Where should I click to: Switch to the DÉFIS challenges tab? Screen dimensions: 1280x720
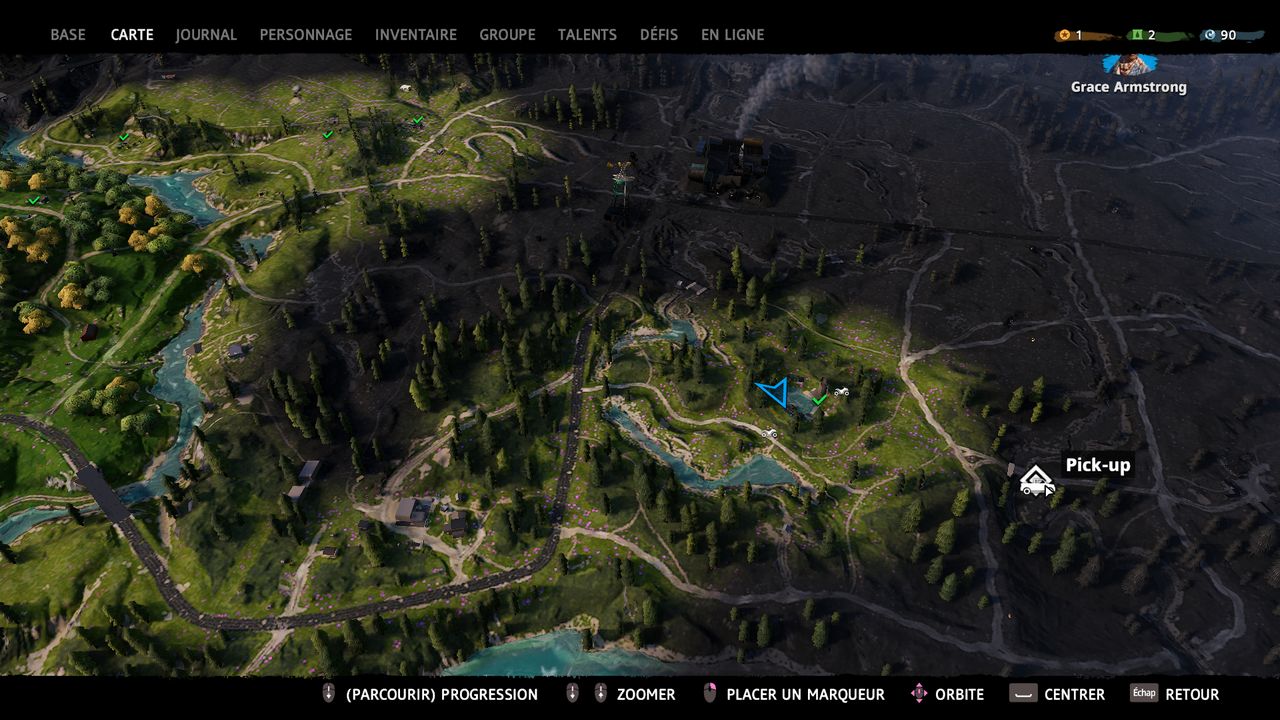tap(659, 35)
